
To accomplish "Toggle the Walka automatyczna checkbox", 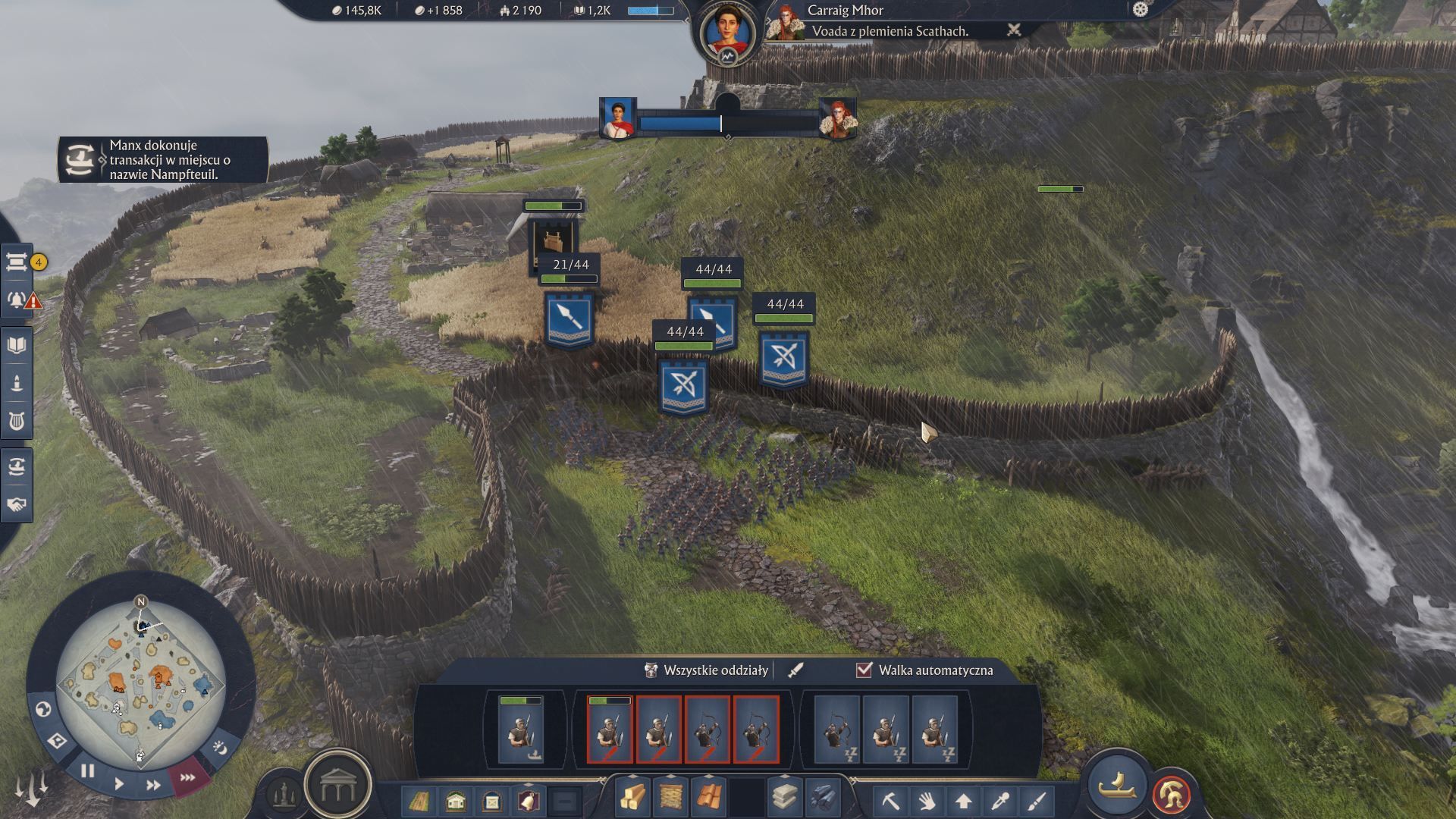I will tap(864, 670).
